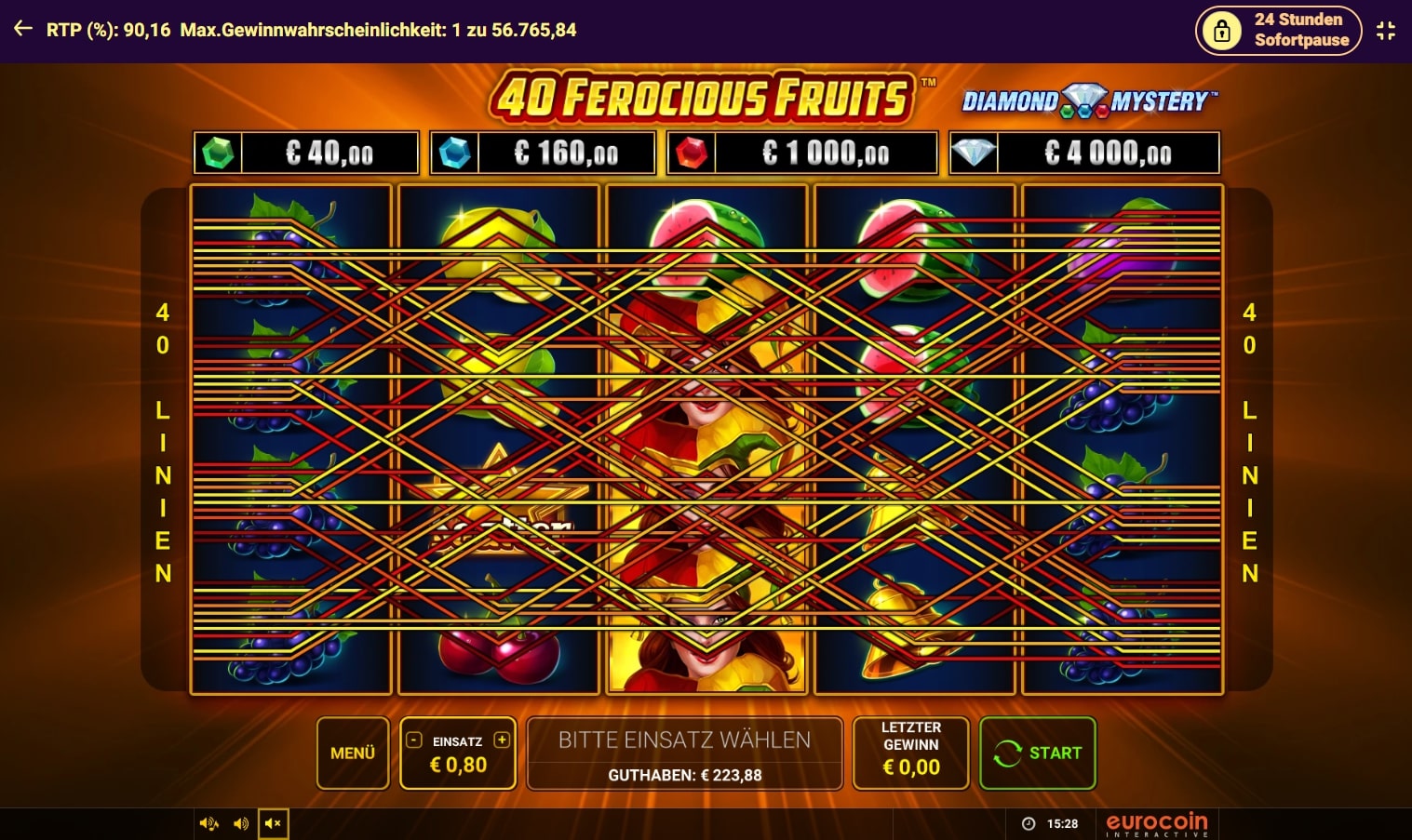The image size is (1412, 840).
Task: Click the red ruby €1.000 gem icon
Action: pos(691,152)
